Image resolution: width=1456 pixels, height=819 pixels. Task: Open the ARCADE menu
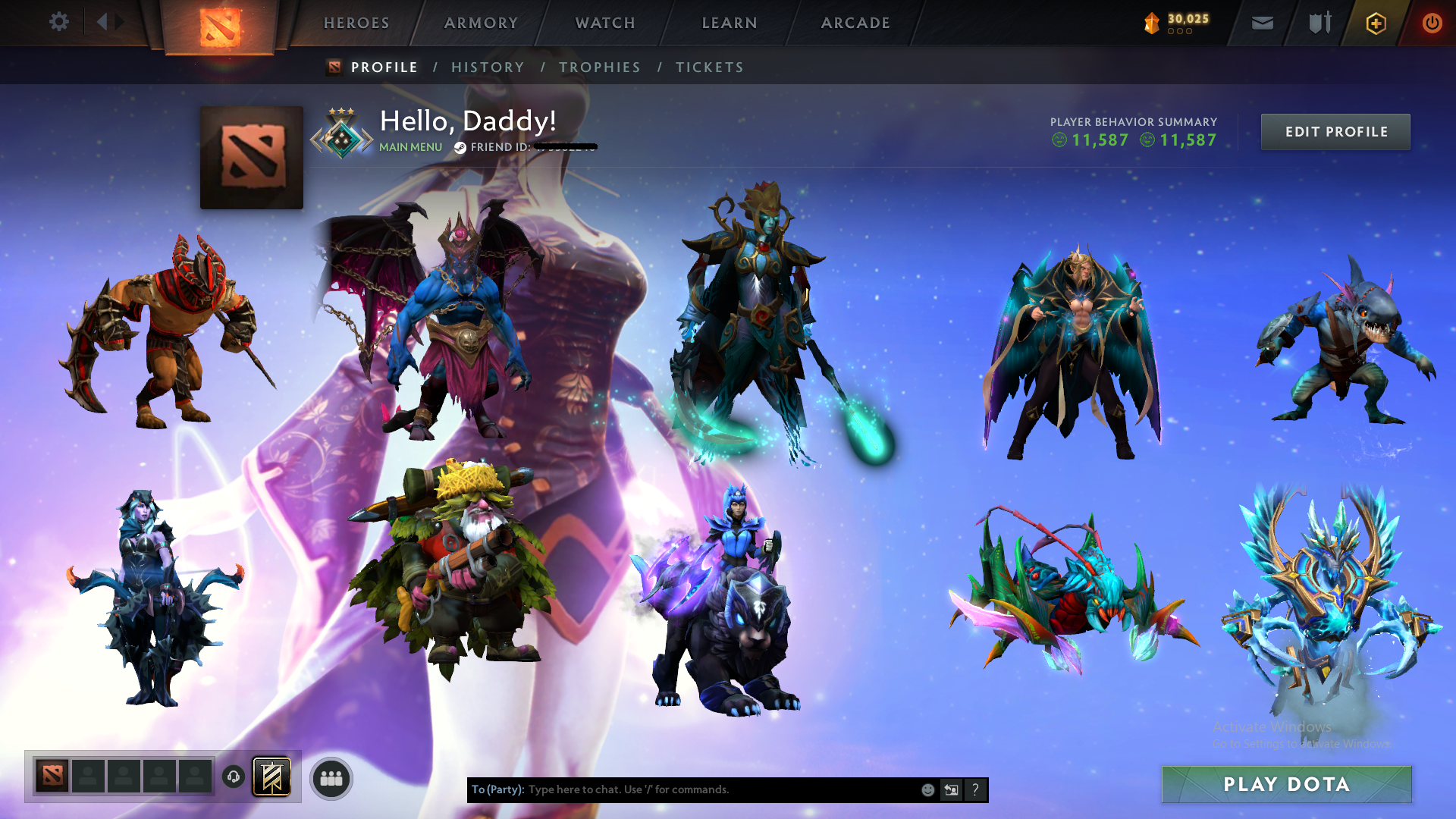click(855, 23)
